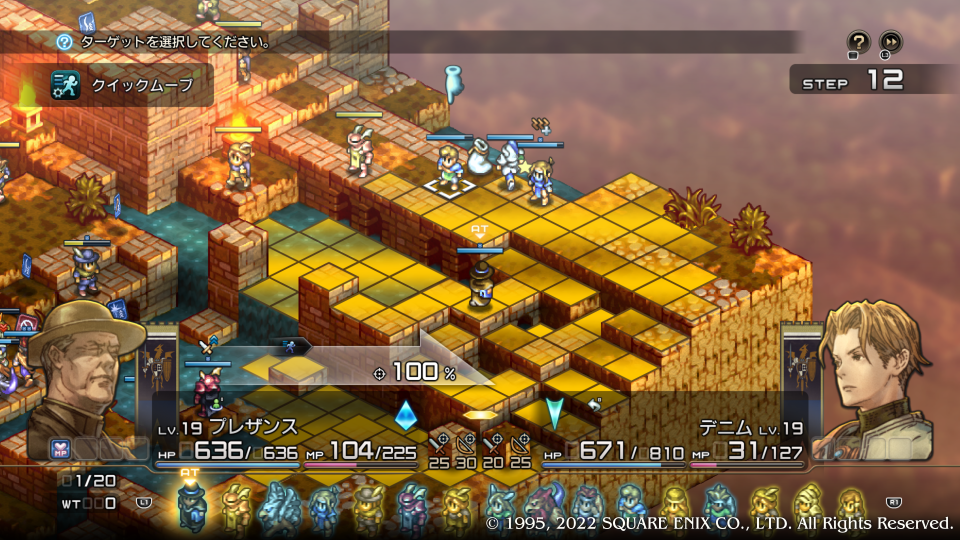Toggle the fast-forward speed icon
960x540 pixels.
890,42
